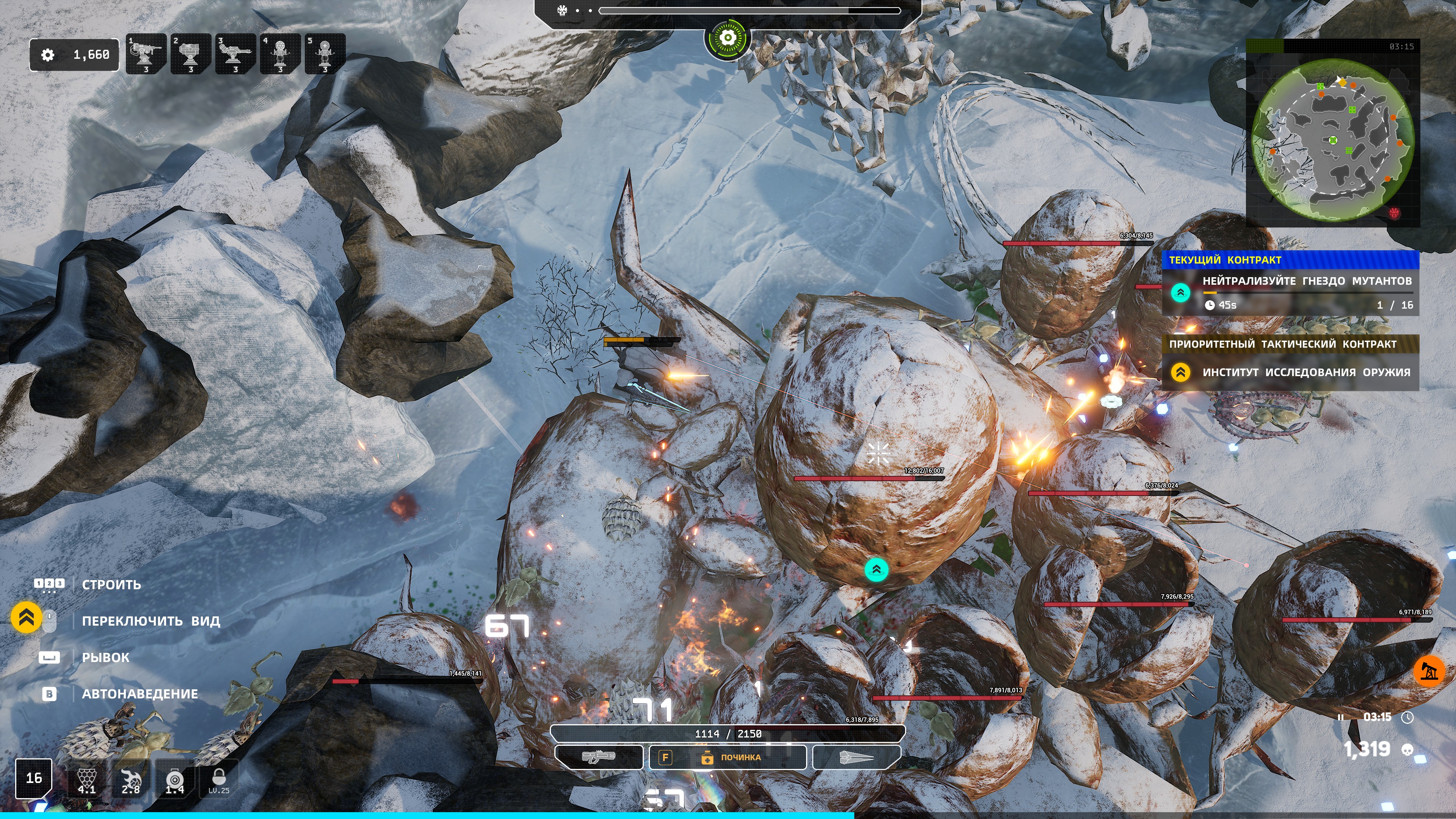The image size is (1456, 819).
Task: Select the machine gun turret in slot 1
Action: (146, 54)
